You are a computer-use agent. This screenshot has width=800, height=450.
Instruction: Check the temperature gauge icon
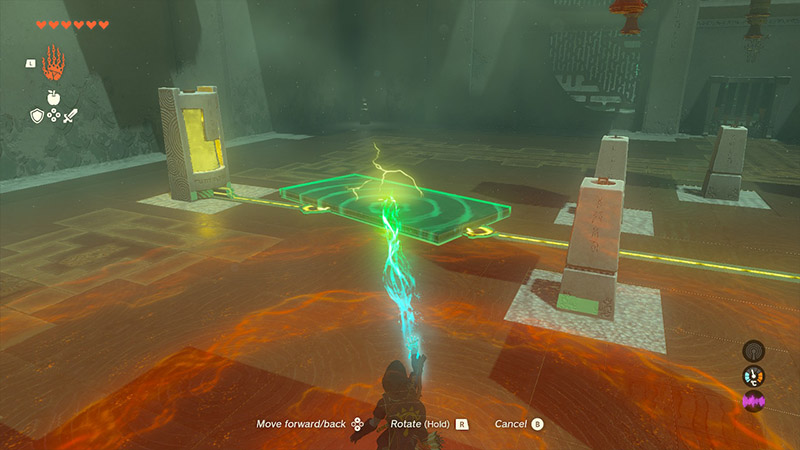(x=753, y=377)
